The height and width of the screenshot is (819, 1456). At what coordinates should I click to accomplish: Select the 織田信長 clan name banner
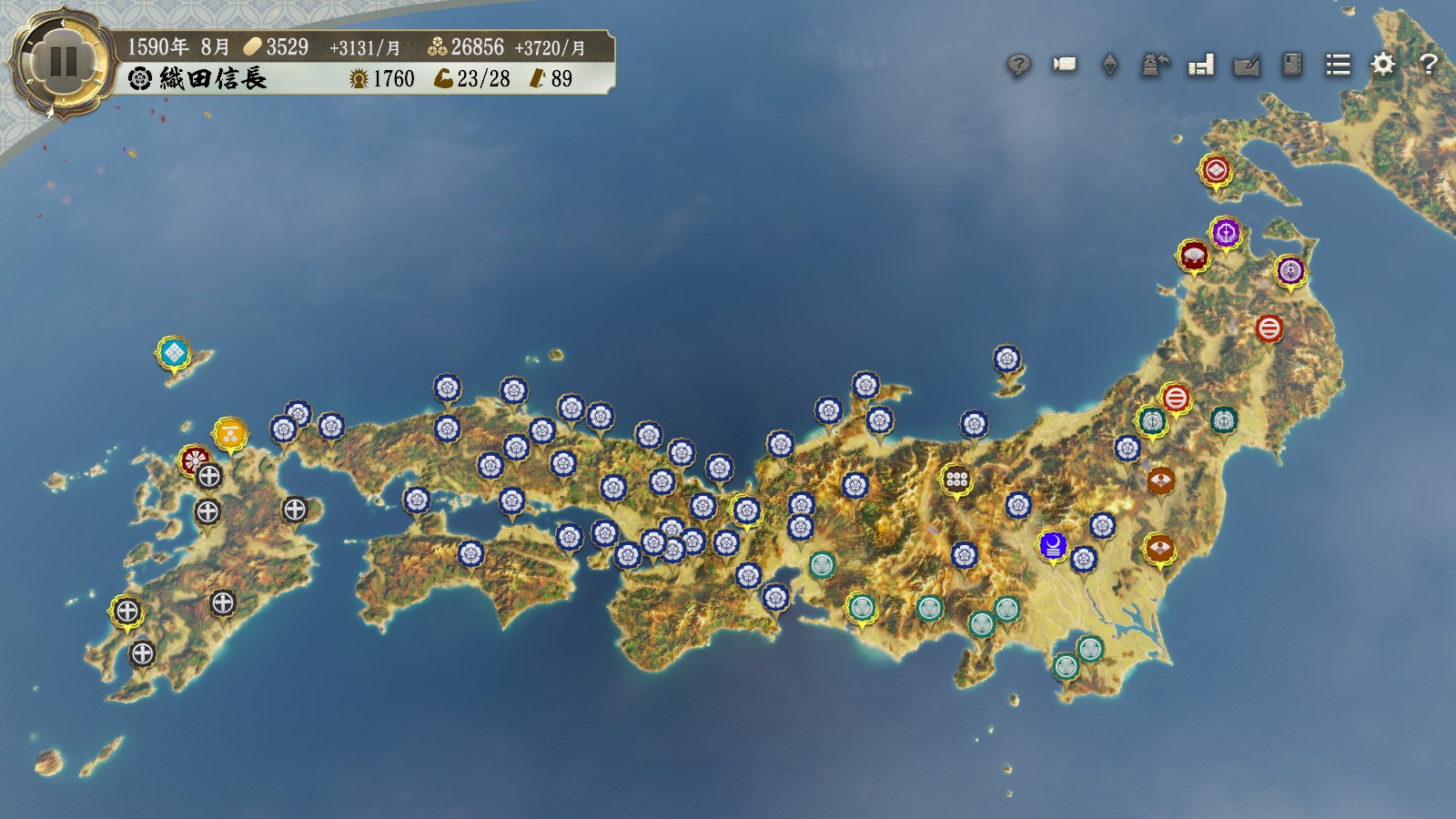click(212, 79)
